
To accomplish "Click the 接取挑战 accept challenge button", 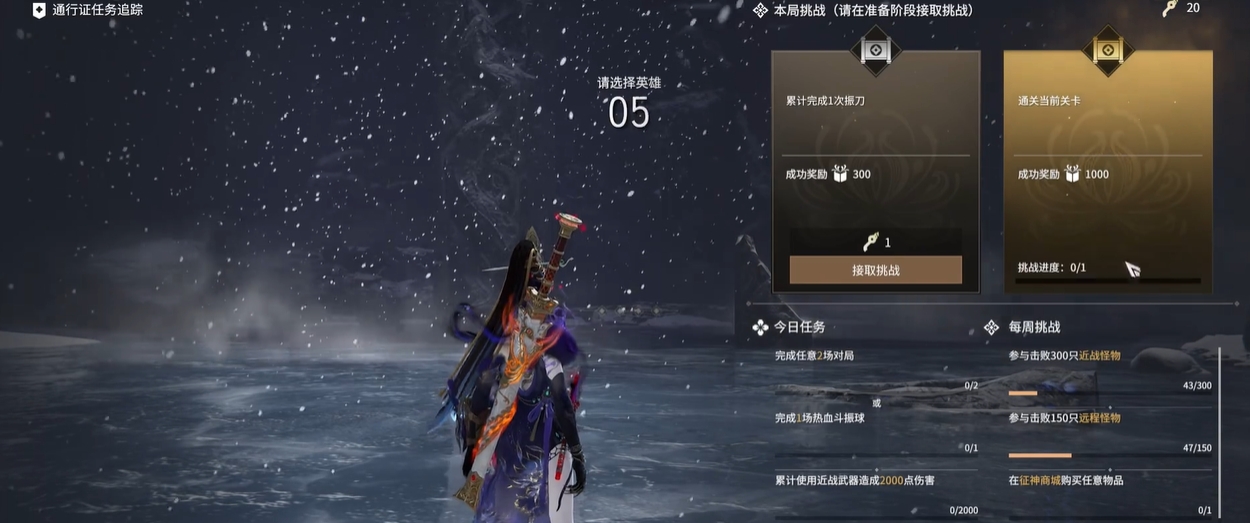I will click(875, 270).
